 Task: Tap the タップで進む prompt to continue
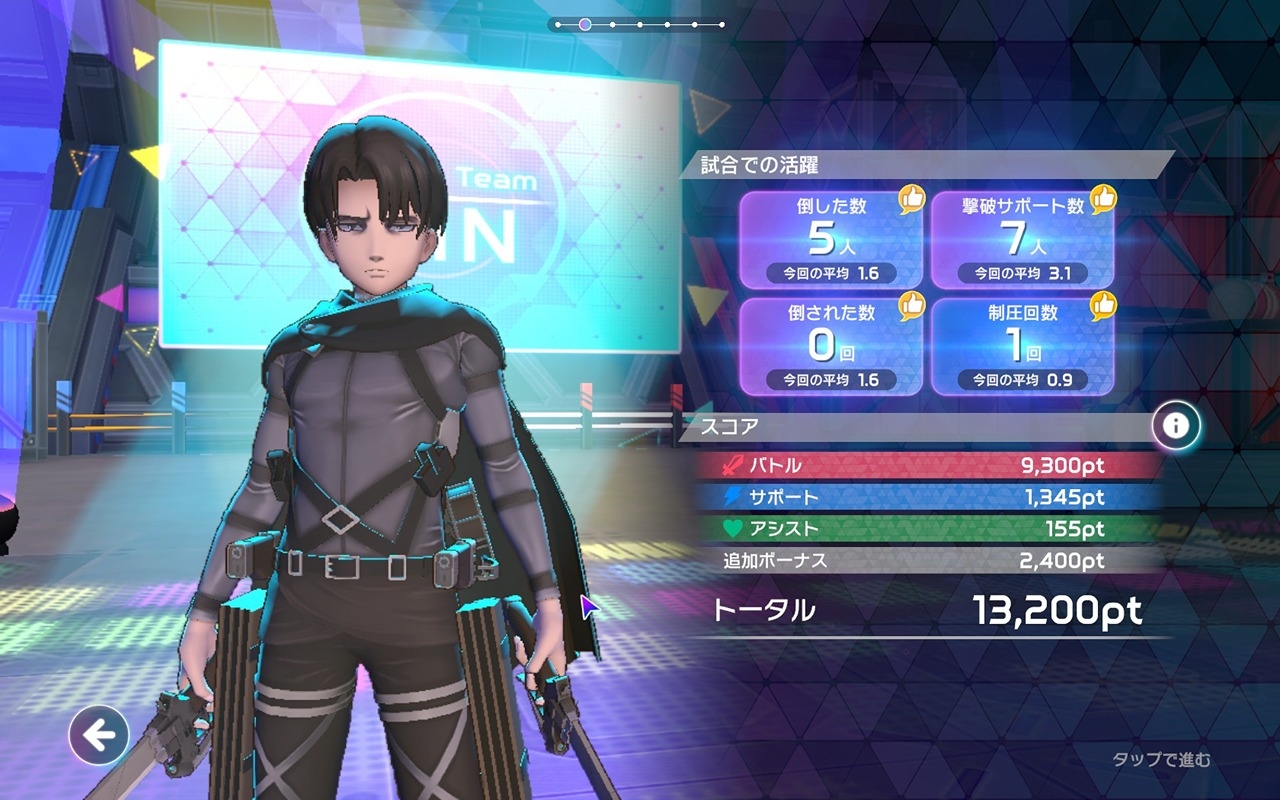pos(1161,760)
